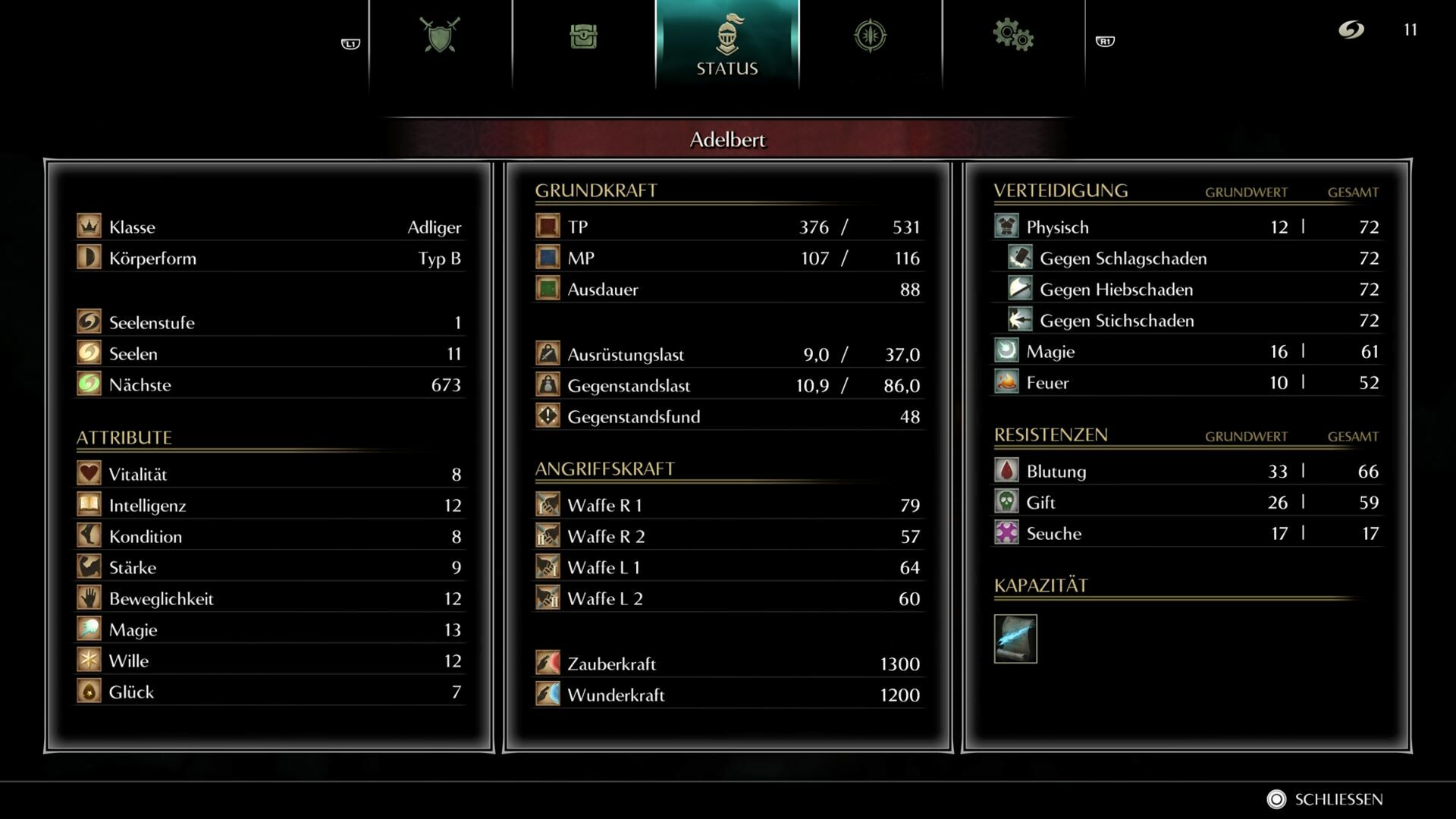Switch to the inventory chest tab

click(583, 36)
